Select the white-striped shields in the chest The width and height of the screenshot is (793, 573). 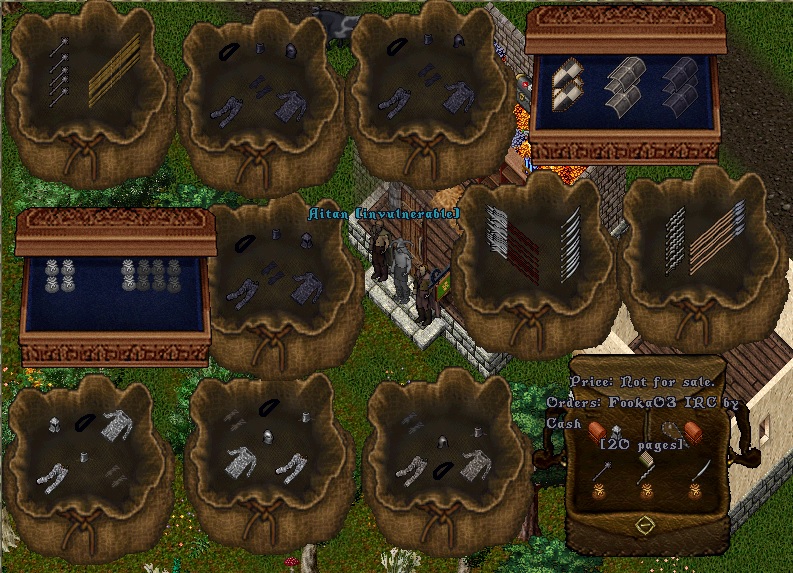[x=569, y=86]
